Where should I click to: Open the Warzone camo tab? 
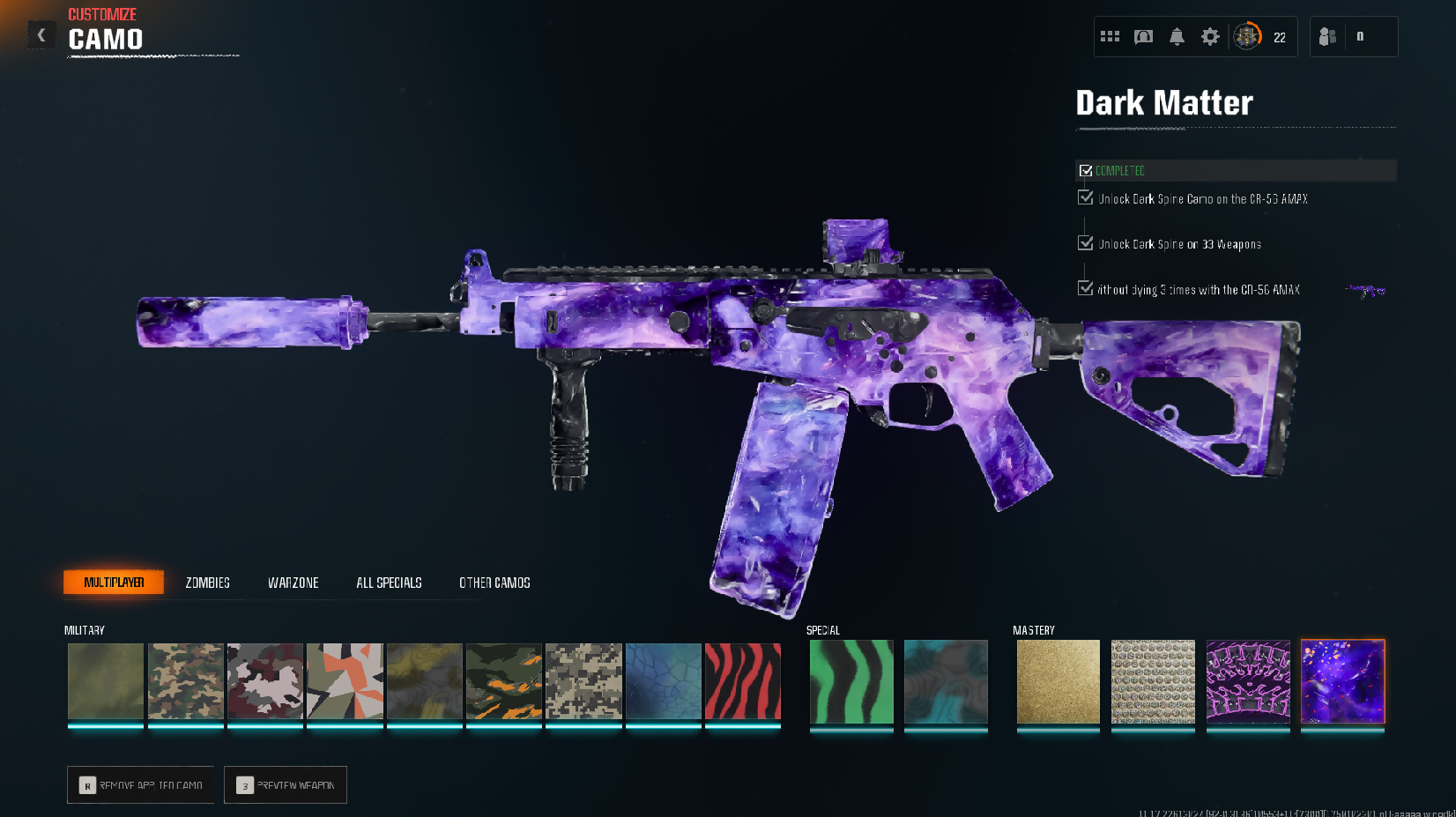click(293, 583)
